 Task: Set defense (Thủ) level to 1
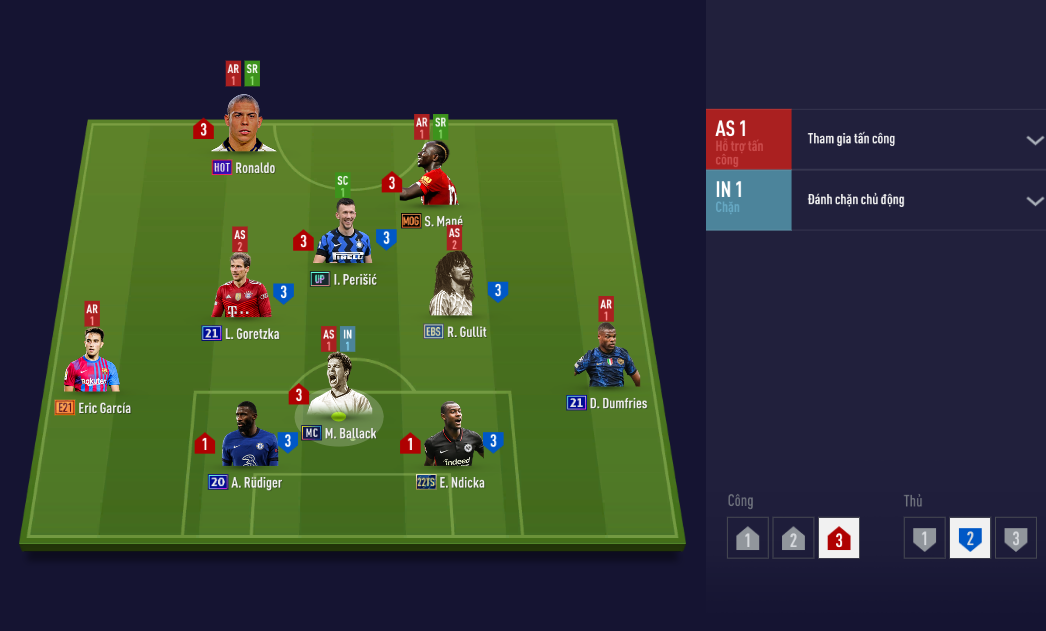(924, 538)
